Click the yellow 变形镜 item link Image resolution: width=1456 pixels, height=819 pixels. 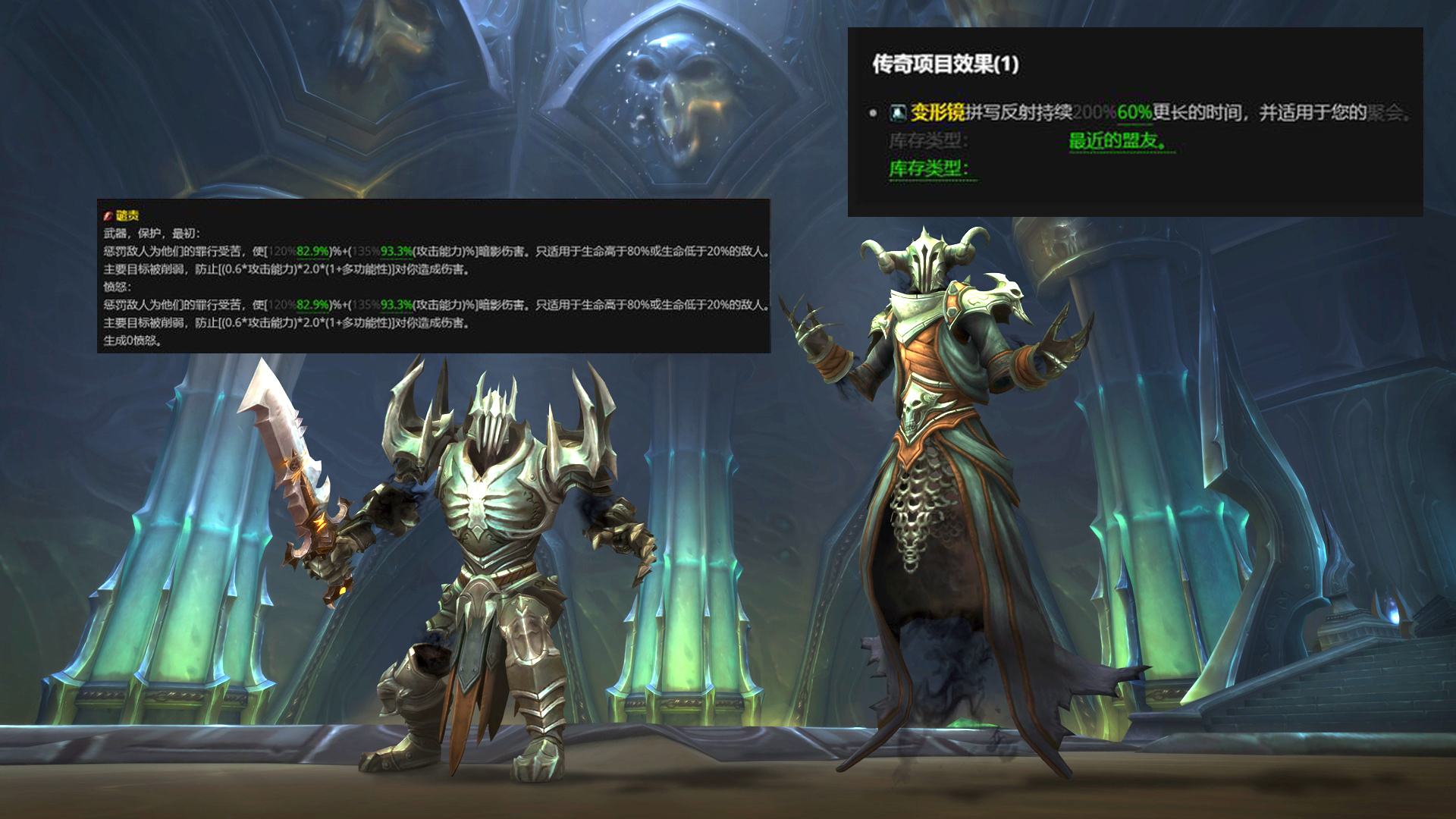[937, 112]
